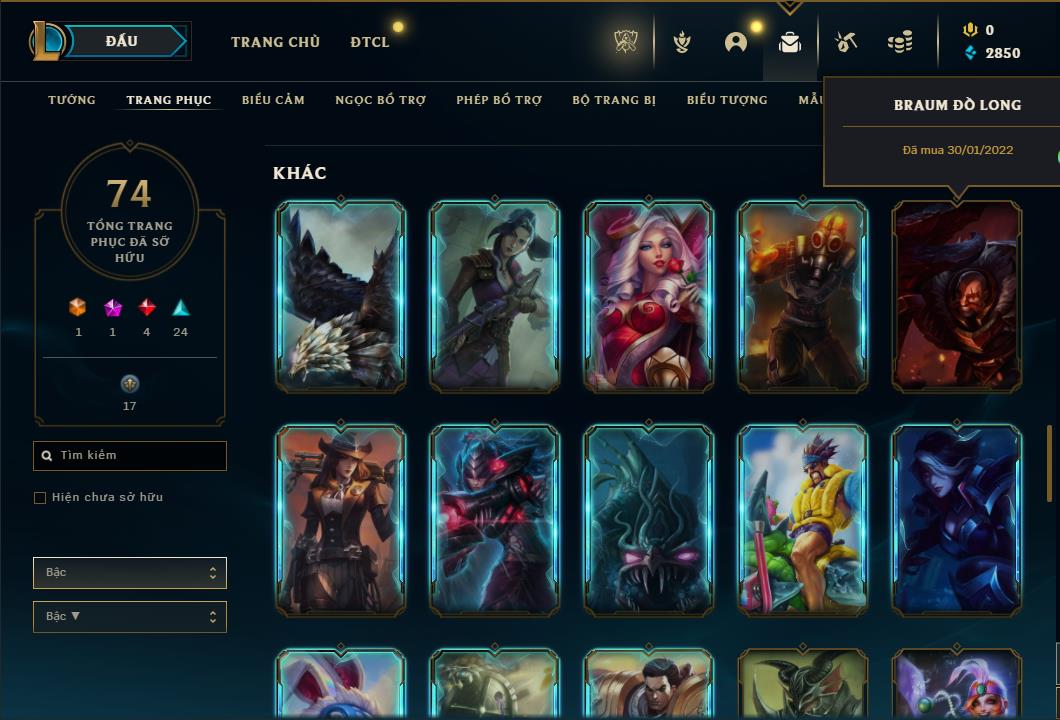Choose the white-haired woman with rose skin

click(648, 296)
